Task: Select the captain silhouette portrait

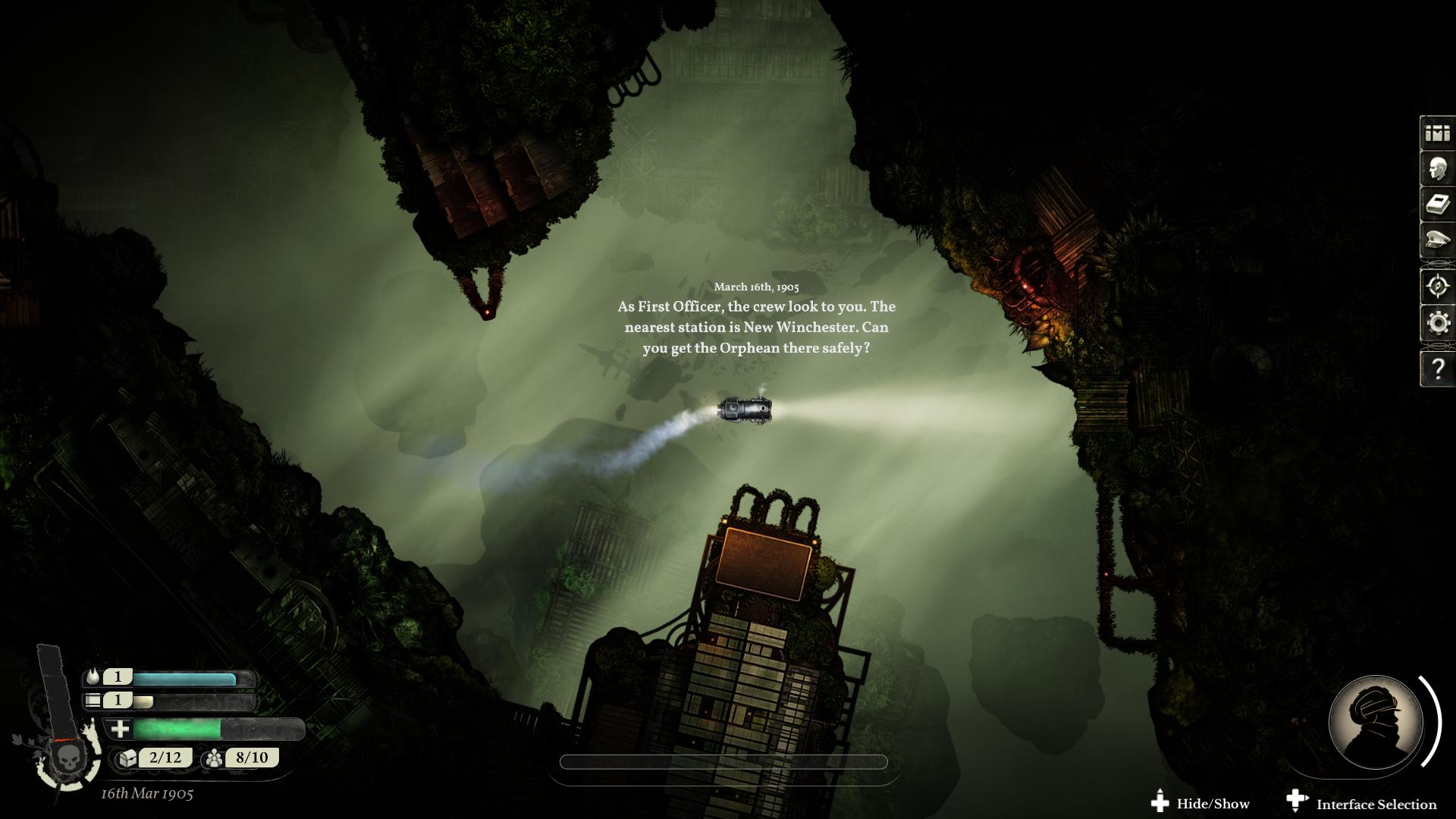Action: tap(1375, 723)
